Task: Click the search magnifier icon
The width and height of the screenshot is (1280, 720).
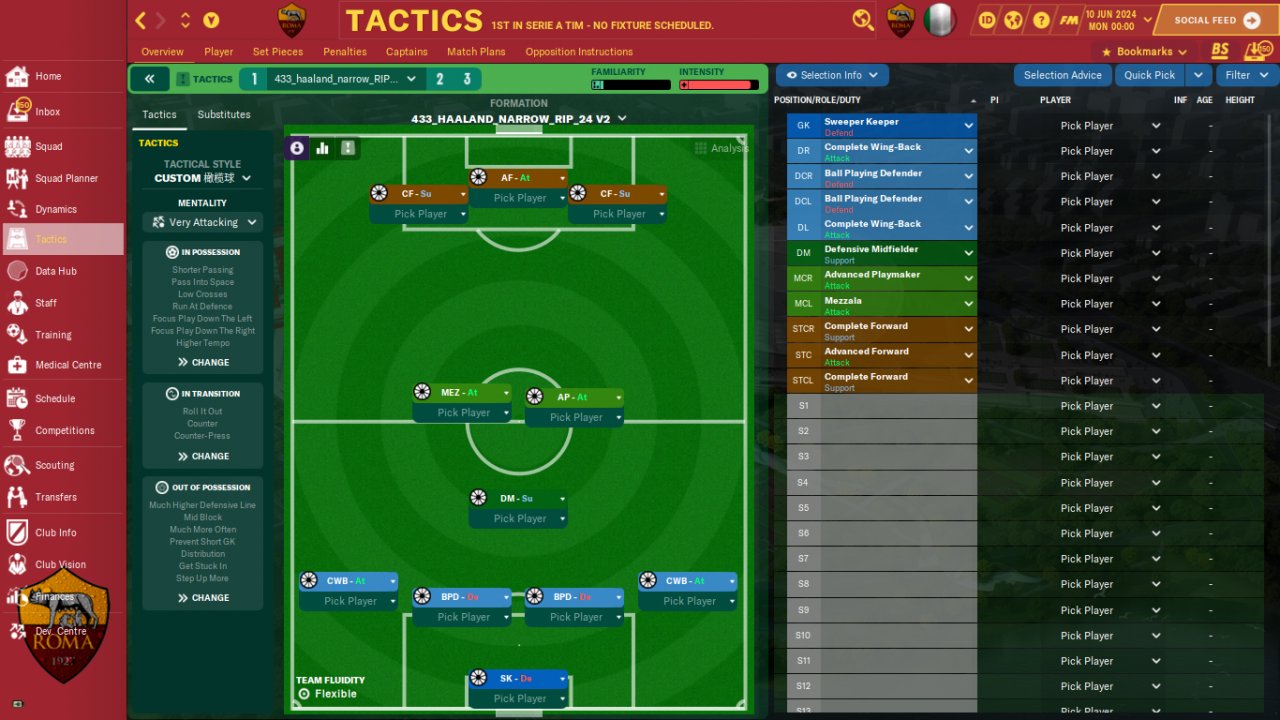Action: (862, 19)
